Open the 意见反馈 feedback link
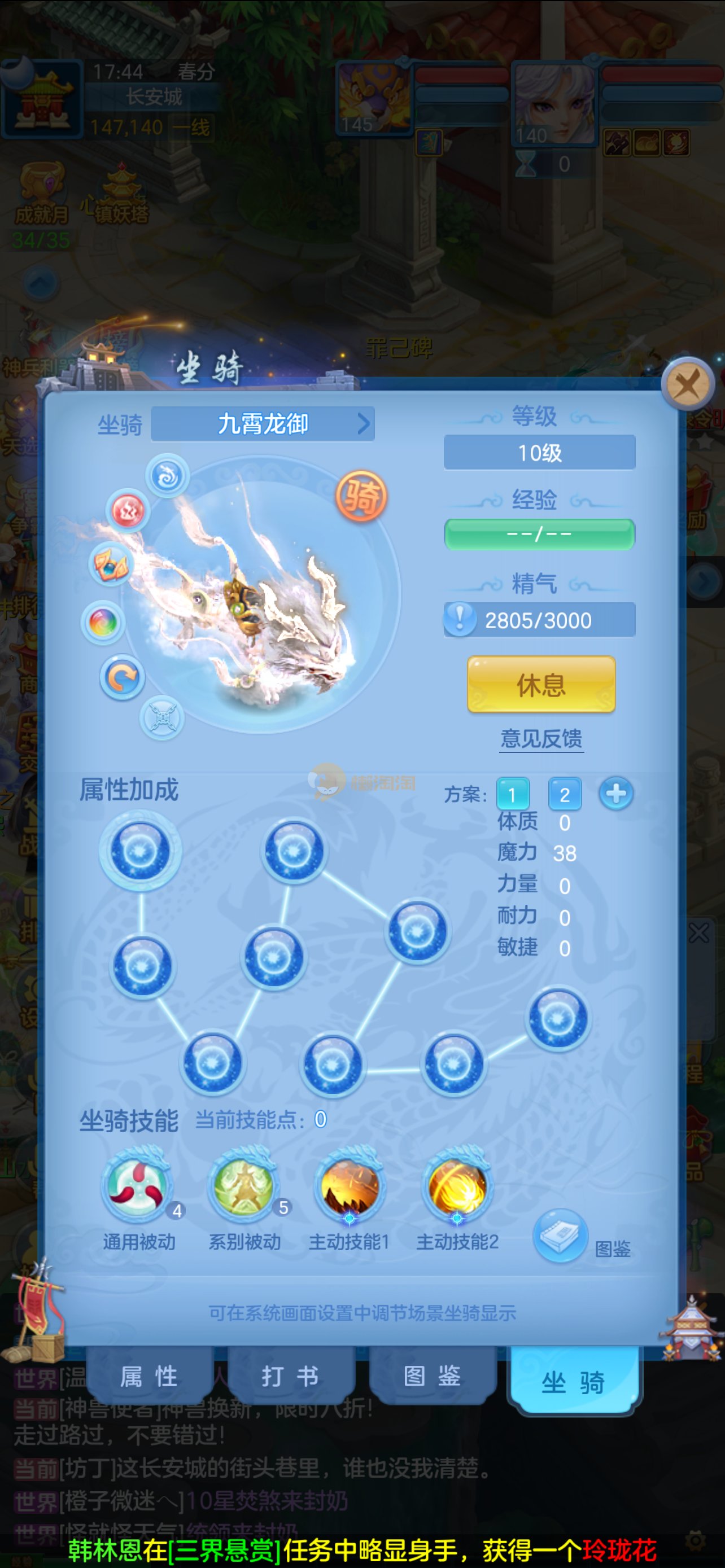The height and width of the screenshot is (1568, 725). tap(540, 738)
